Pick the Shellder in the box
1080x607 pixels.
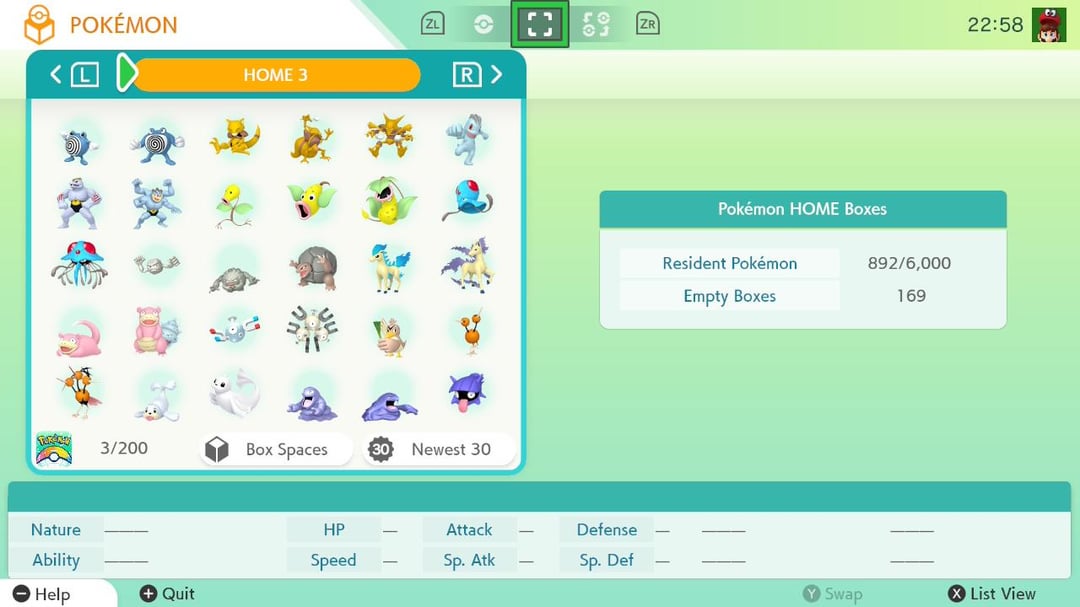[469, 394]
